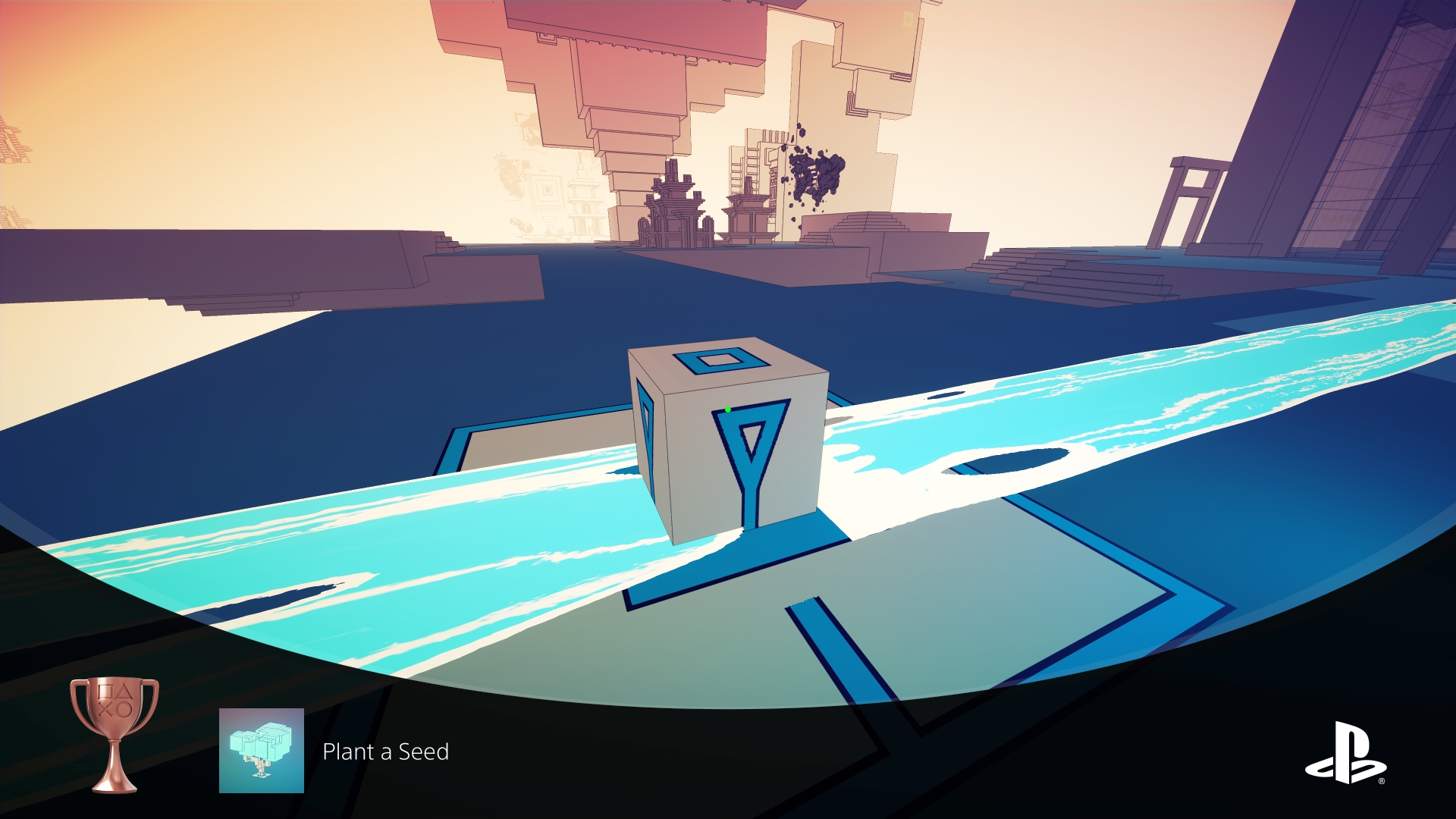Click the X symbol on the trophy cup
The image size is (1456, 819).
[105, 709]
